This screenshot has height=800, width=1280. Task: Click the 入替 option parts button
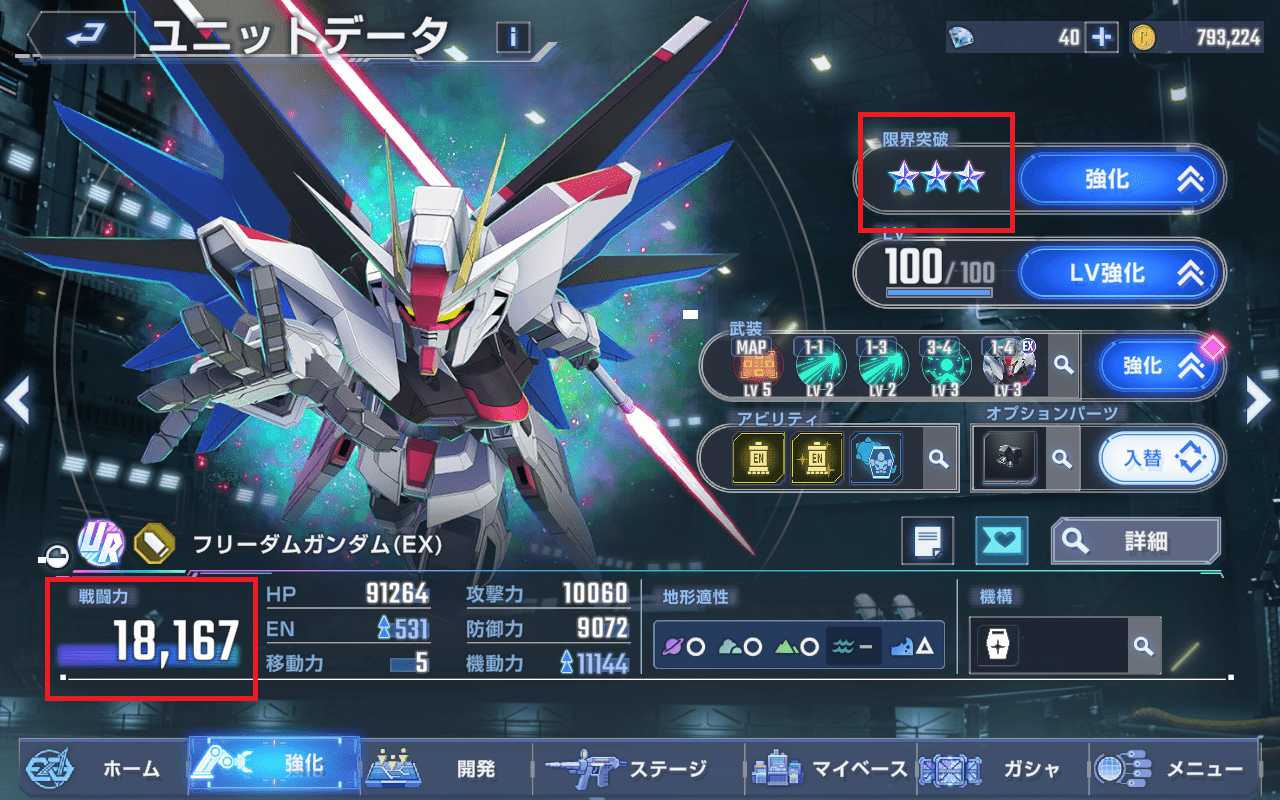tap(1160, 458)
